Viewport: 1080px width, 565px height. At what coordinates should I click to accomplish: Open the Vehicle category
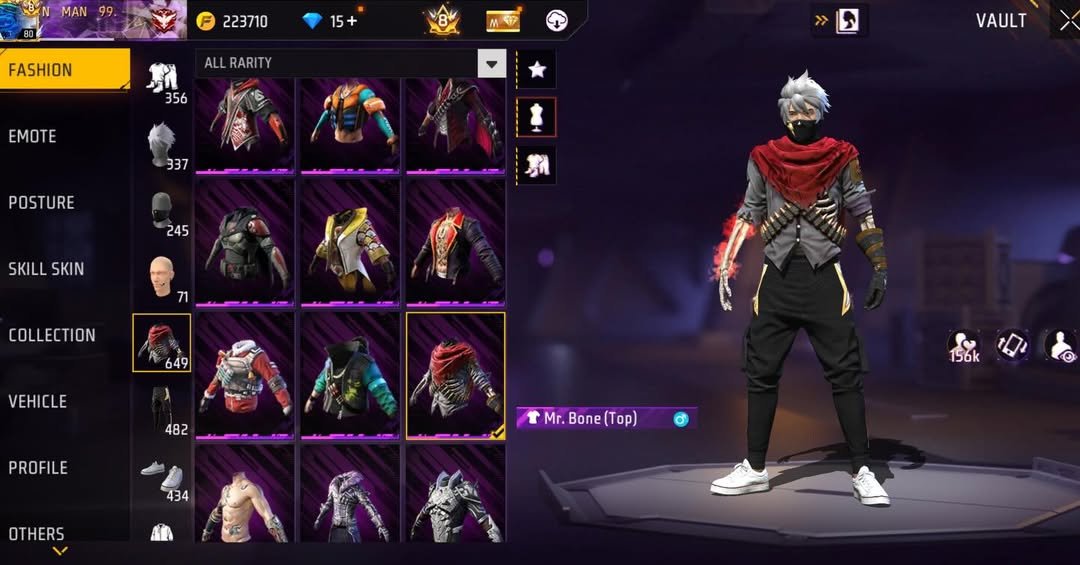(38, 401)
